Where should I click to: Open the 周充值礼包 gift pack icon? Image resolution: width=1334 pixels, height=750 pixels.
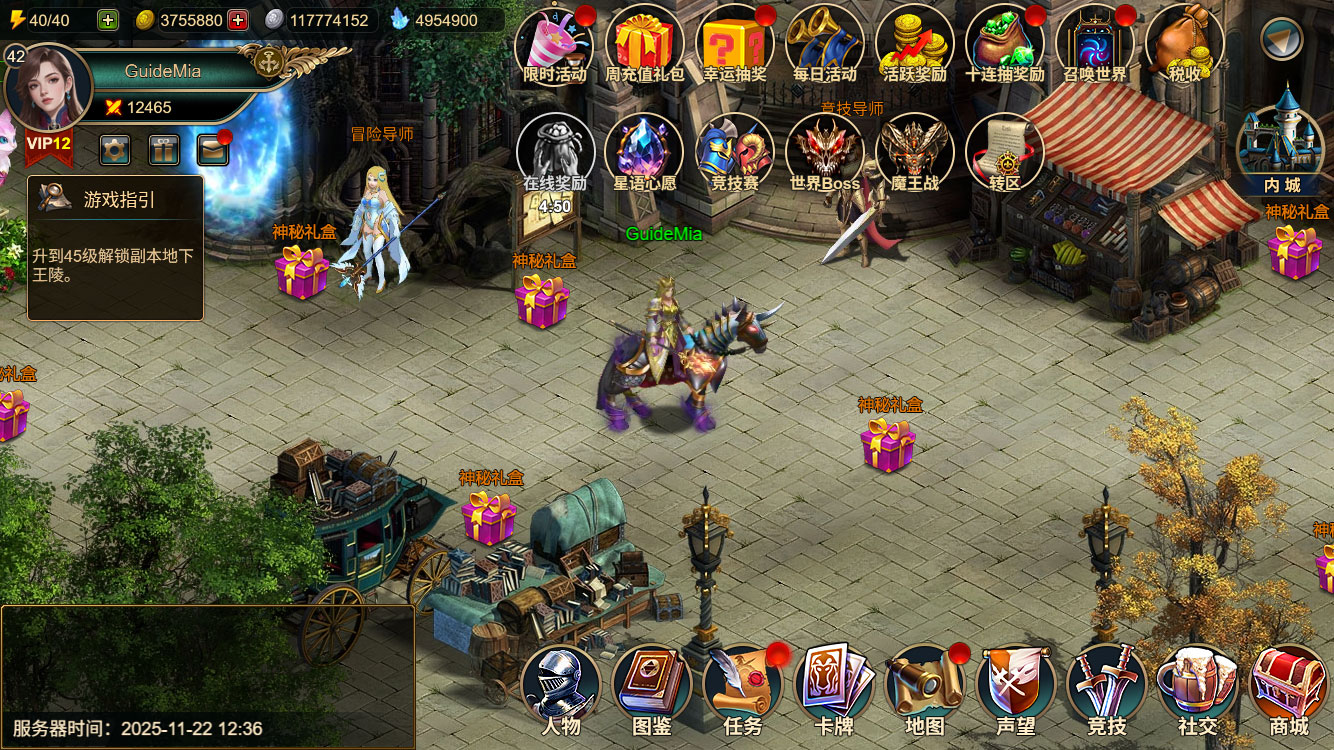coord(644,45)
